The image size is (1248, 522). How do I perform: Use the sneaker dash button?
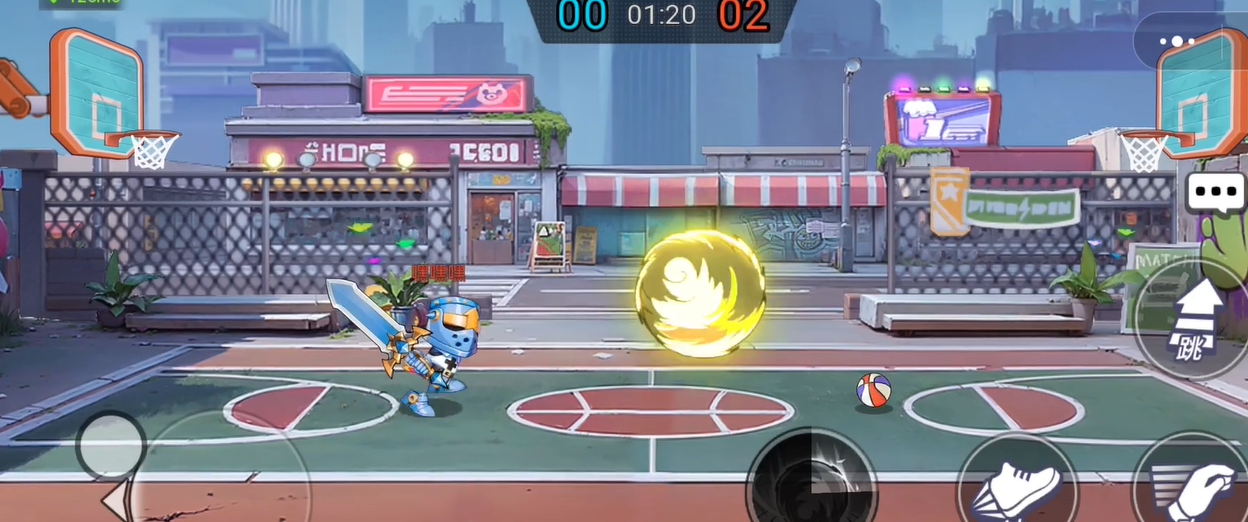tap(1016, 485)
